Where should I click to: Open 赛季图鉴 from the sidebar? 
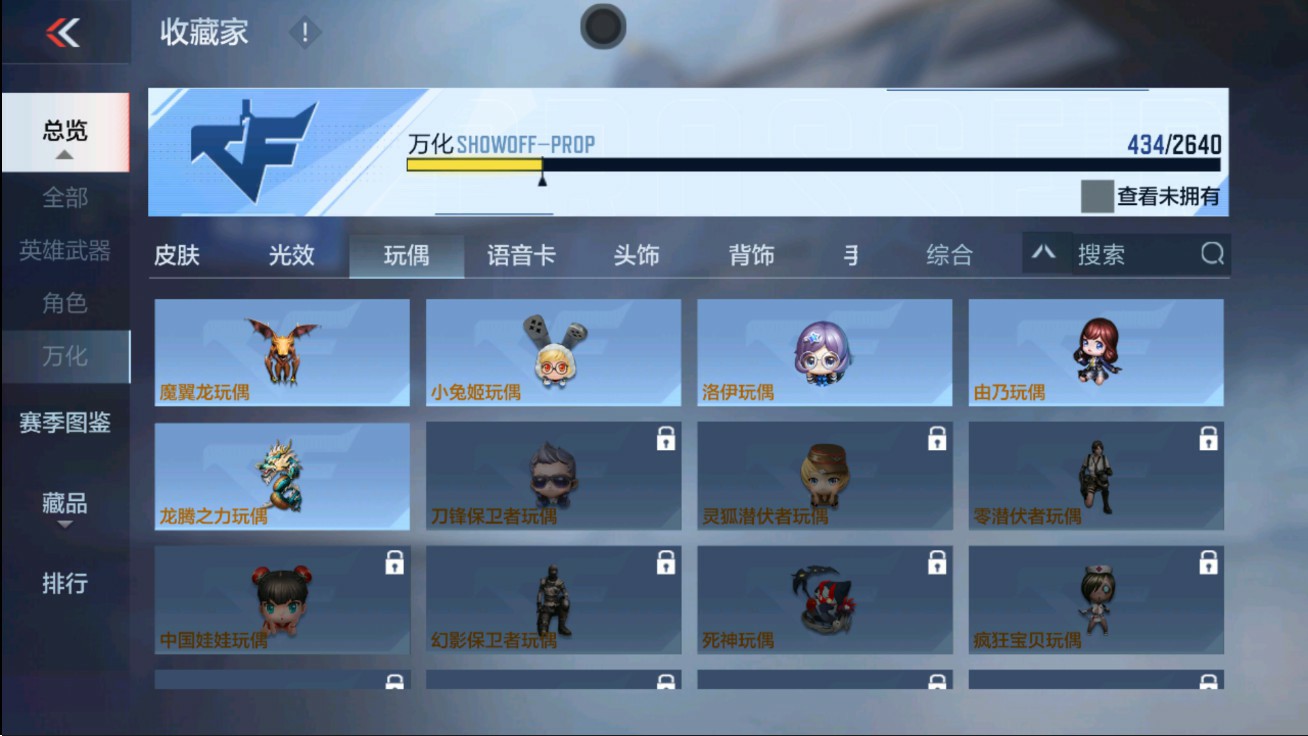[65, 424]
